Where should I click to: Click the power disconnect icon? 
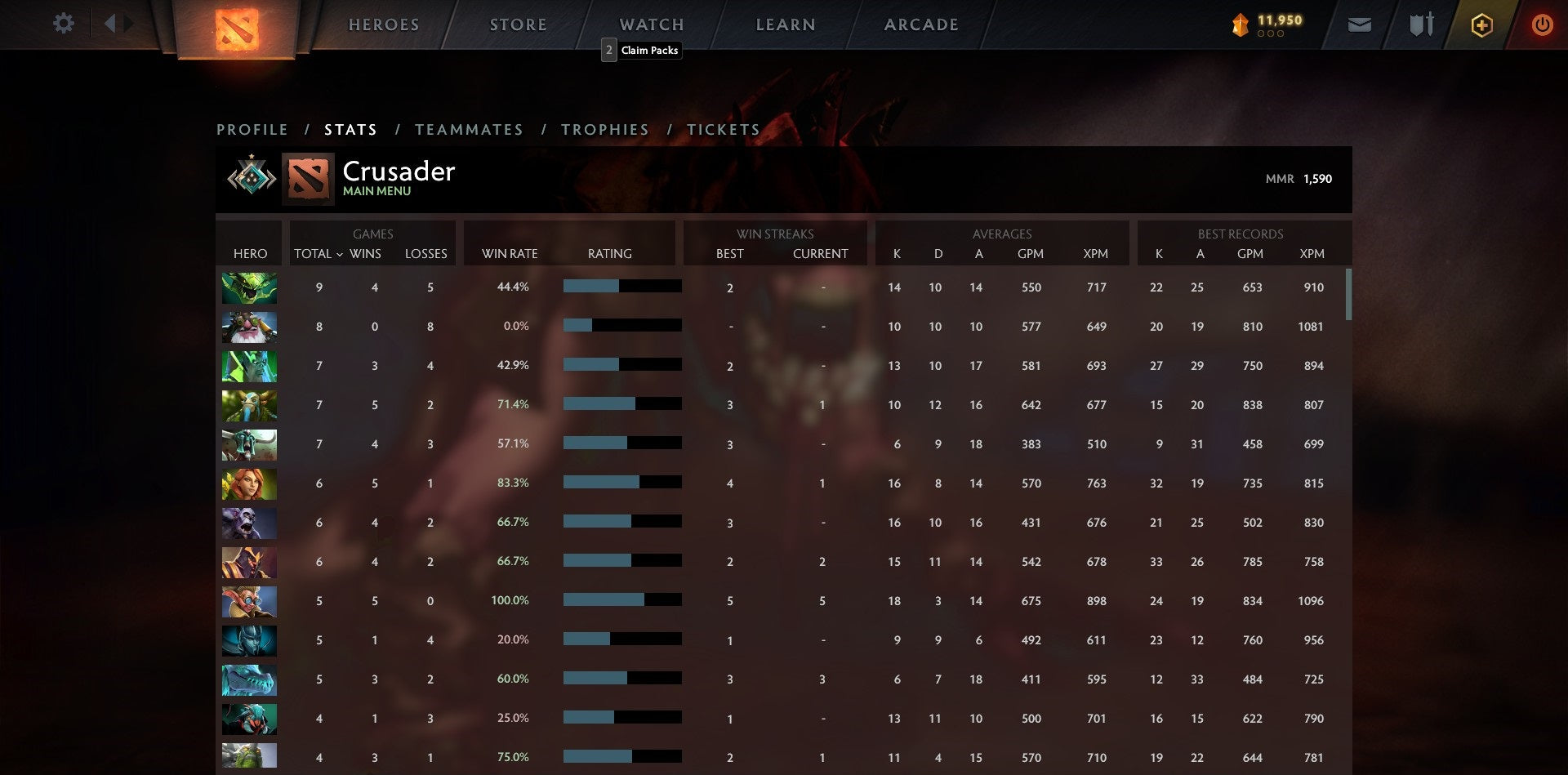click(x=1543, y=25)
